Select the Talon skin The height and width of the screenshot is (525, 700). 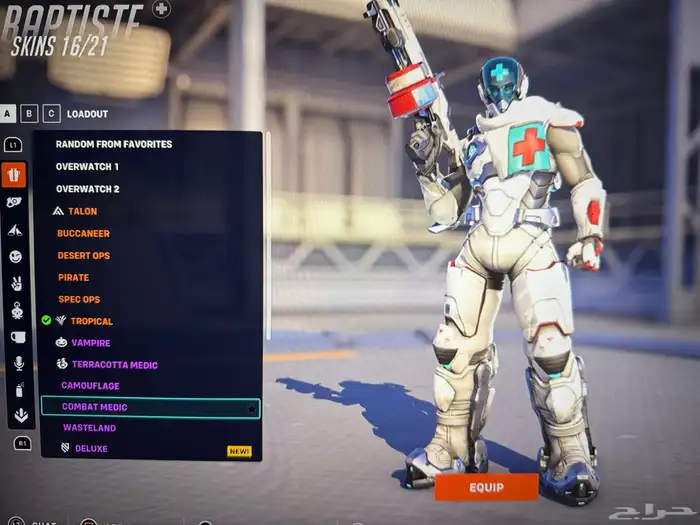pyautogui.click(x=82, y=211)
